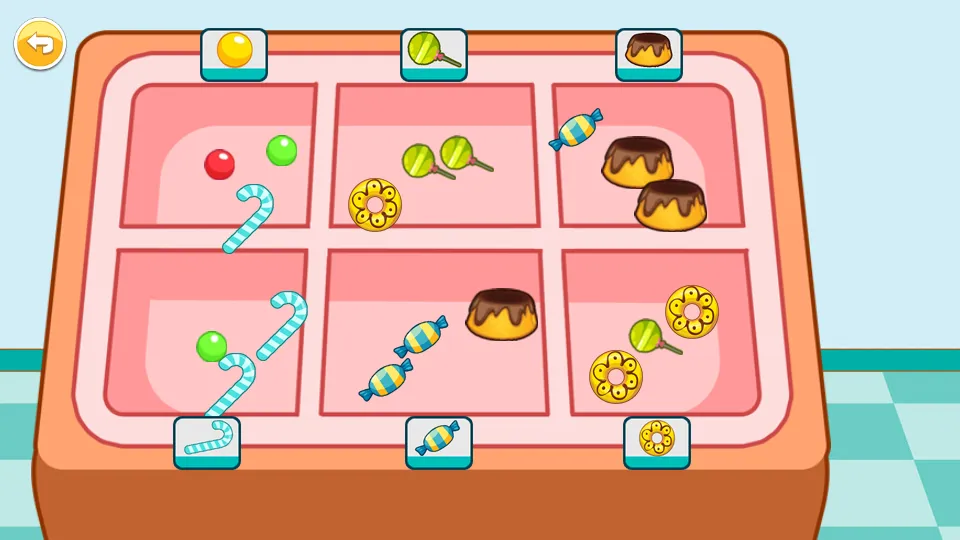The height and width of the screenshot is (540, 960).
Task: Tap the yellow donut category tag
Action: point(656,440)
